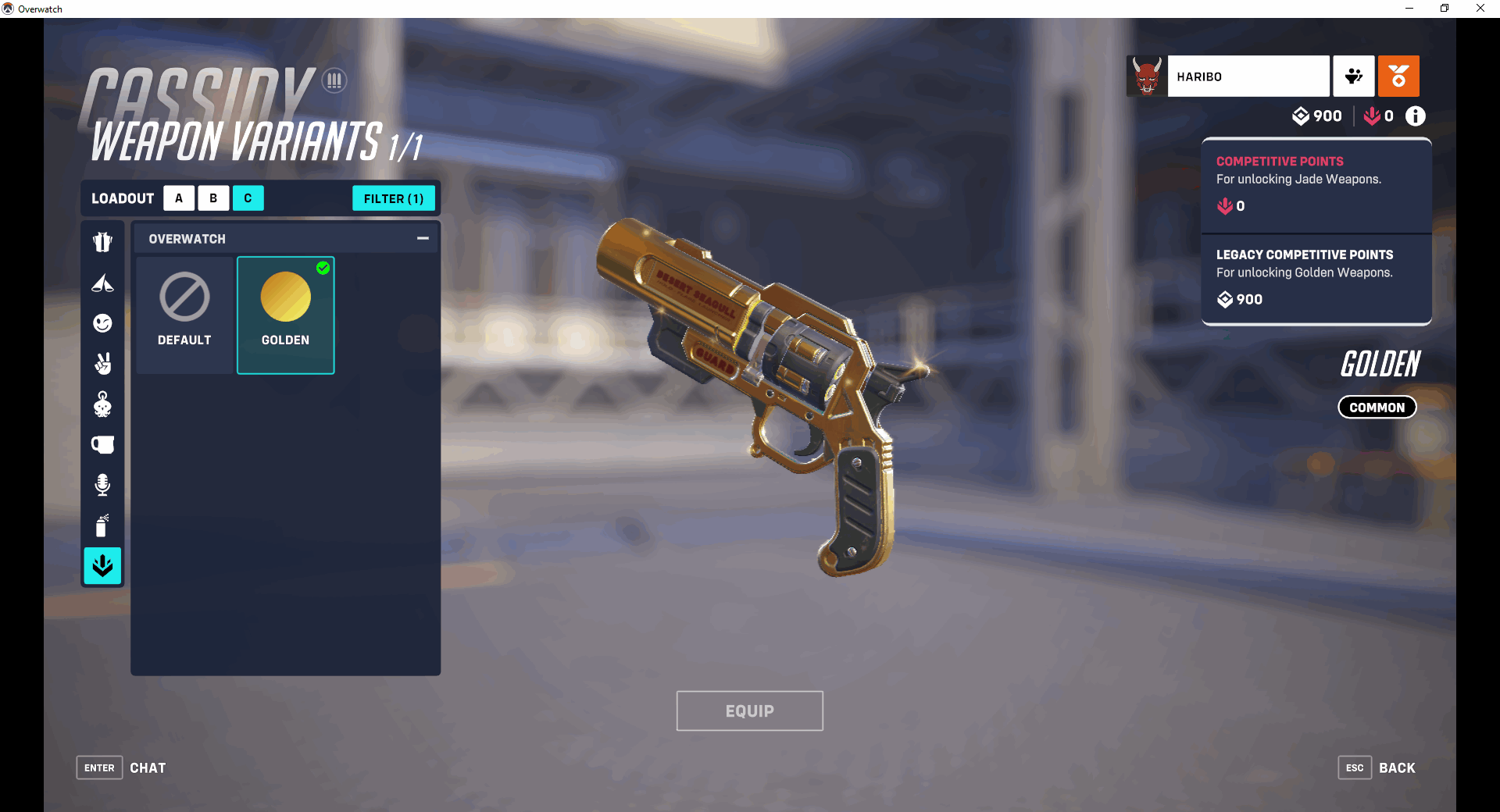Open the Victory Poses category

[102, 364]
